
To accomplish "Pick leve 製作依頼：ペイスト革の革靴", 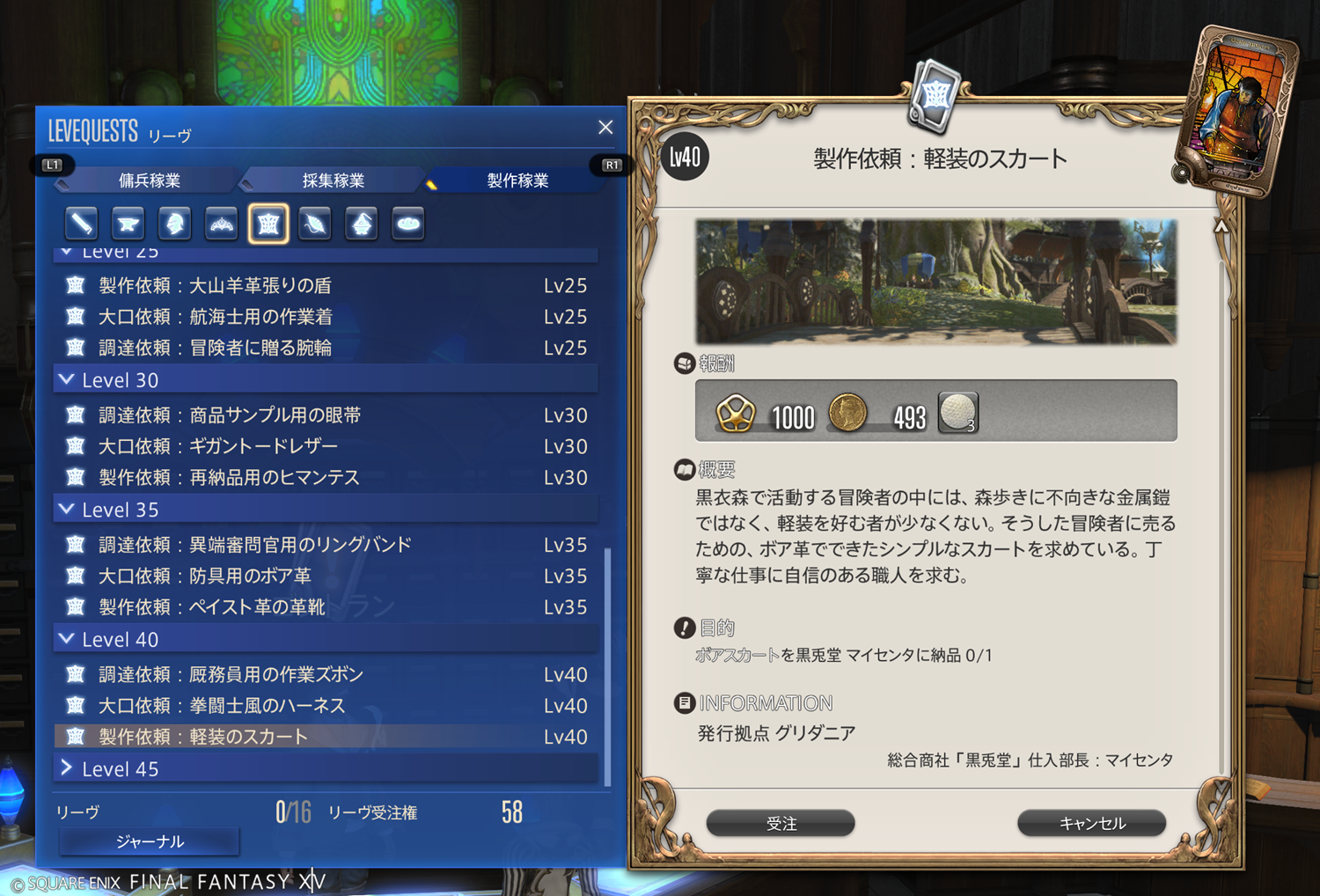I will [x=212, y=607].
